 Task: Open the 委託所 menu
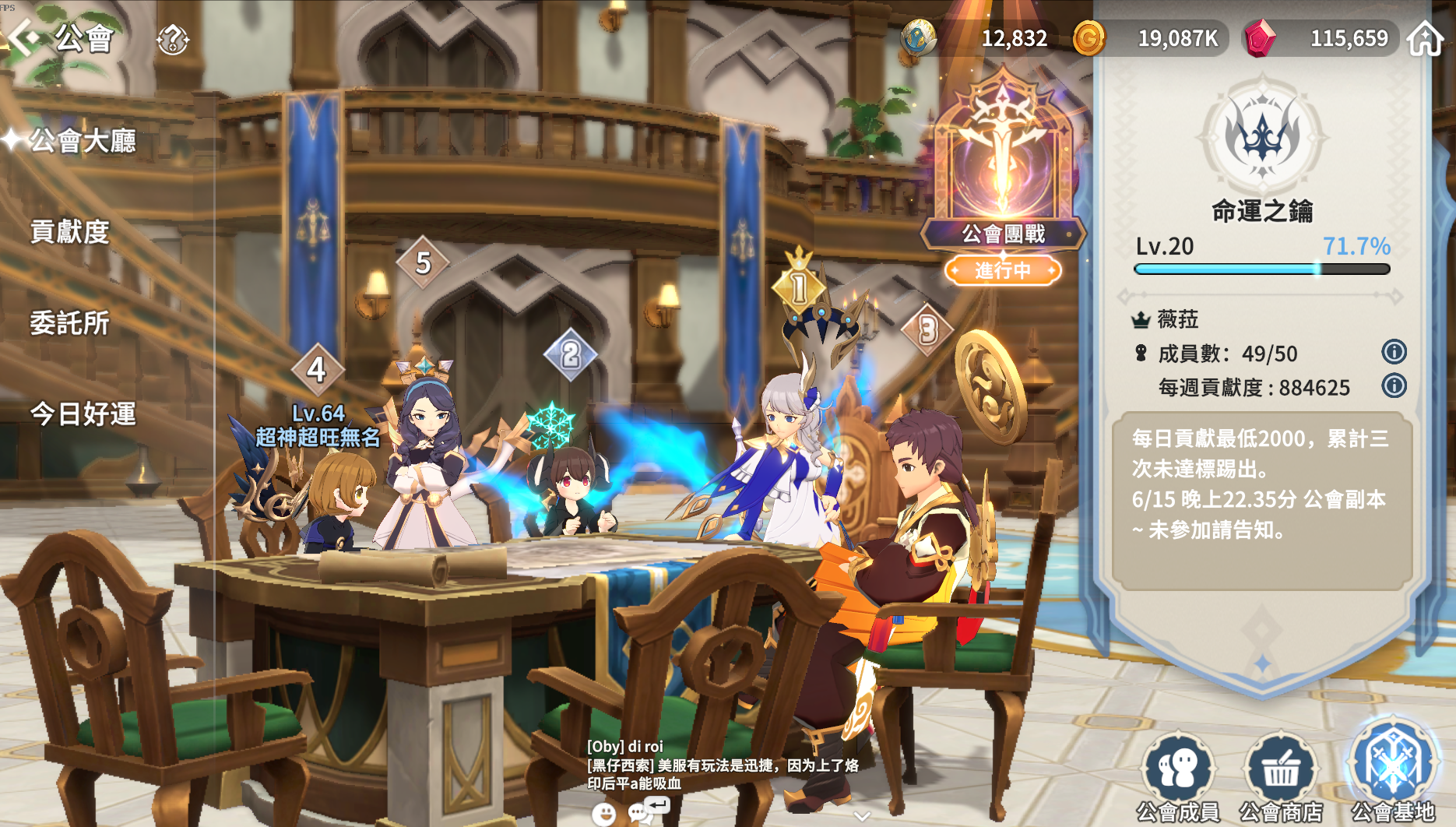pos(70,323)
